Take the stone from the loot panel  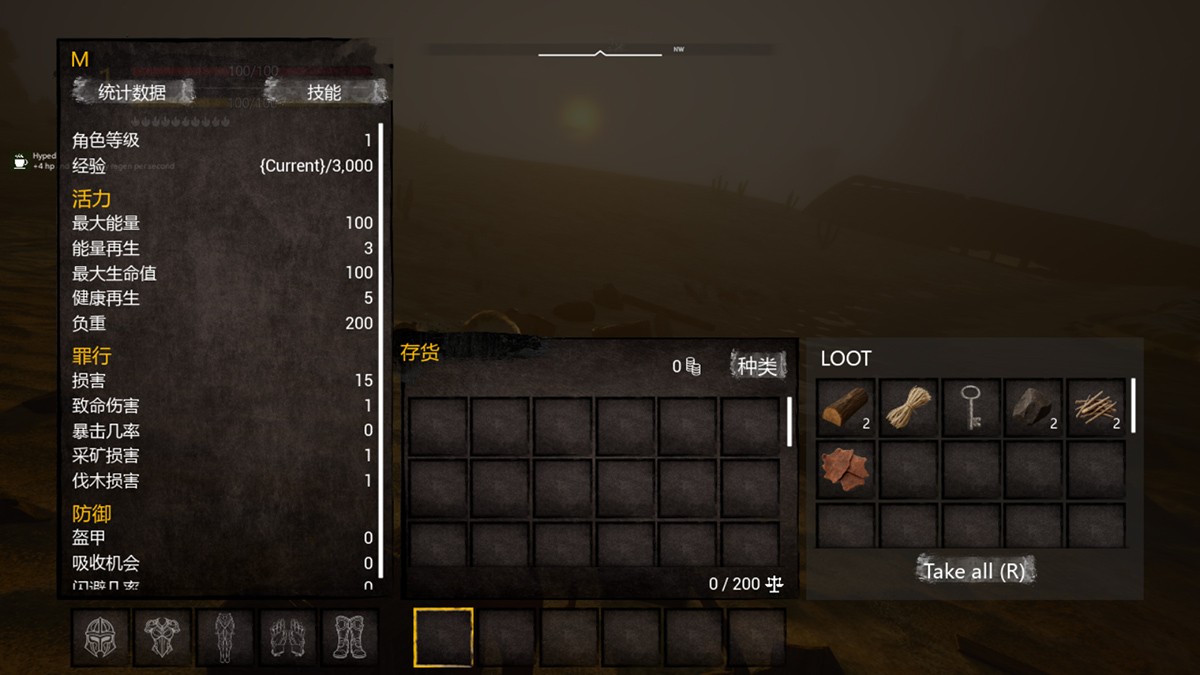(1032, 407)
